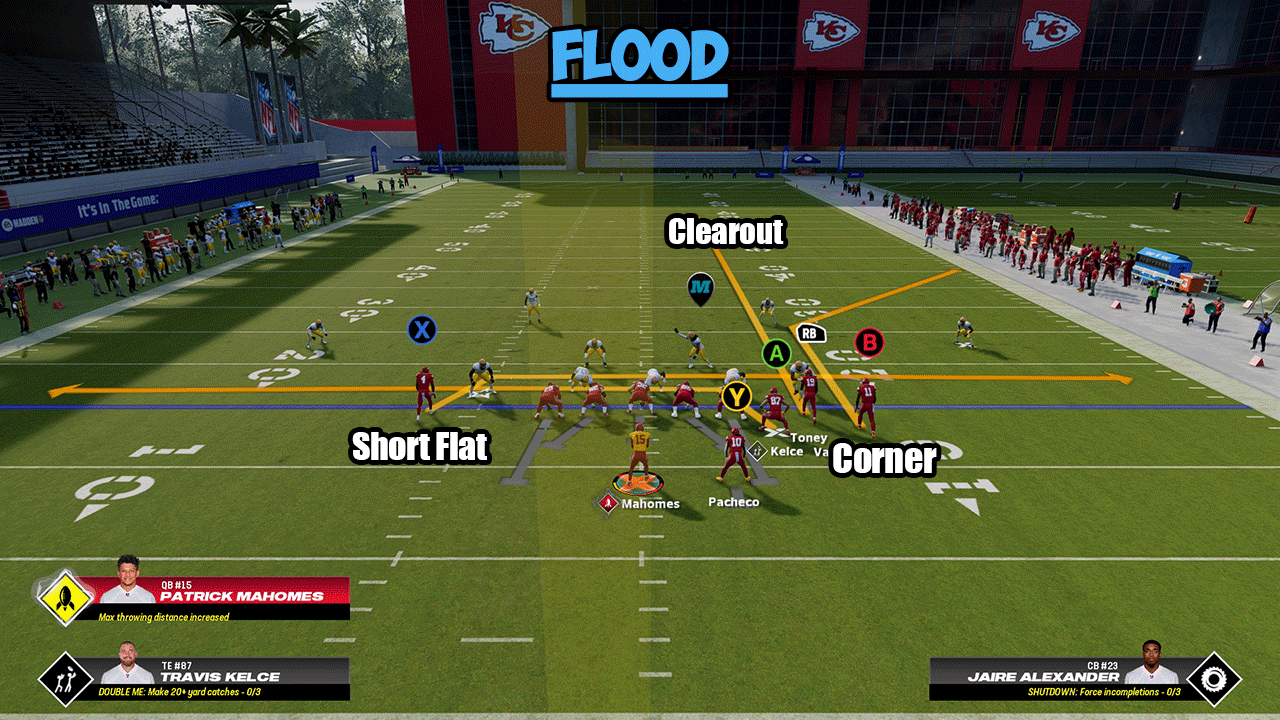Select the Patrick Mahomes ability card
This screenshot has height=720, width=1280.
click(x=225, y=597)
